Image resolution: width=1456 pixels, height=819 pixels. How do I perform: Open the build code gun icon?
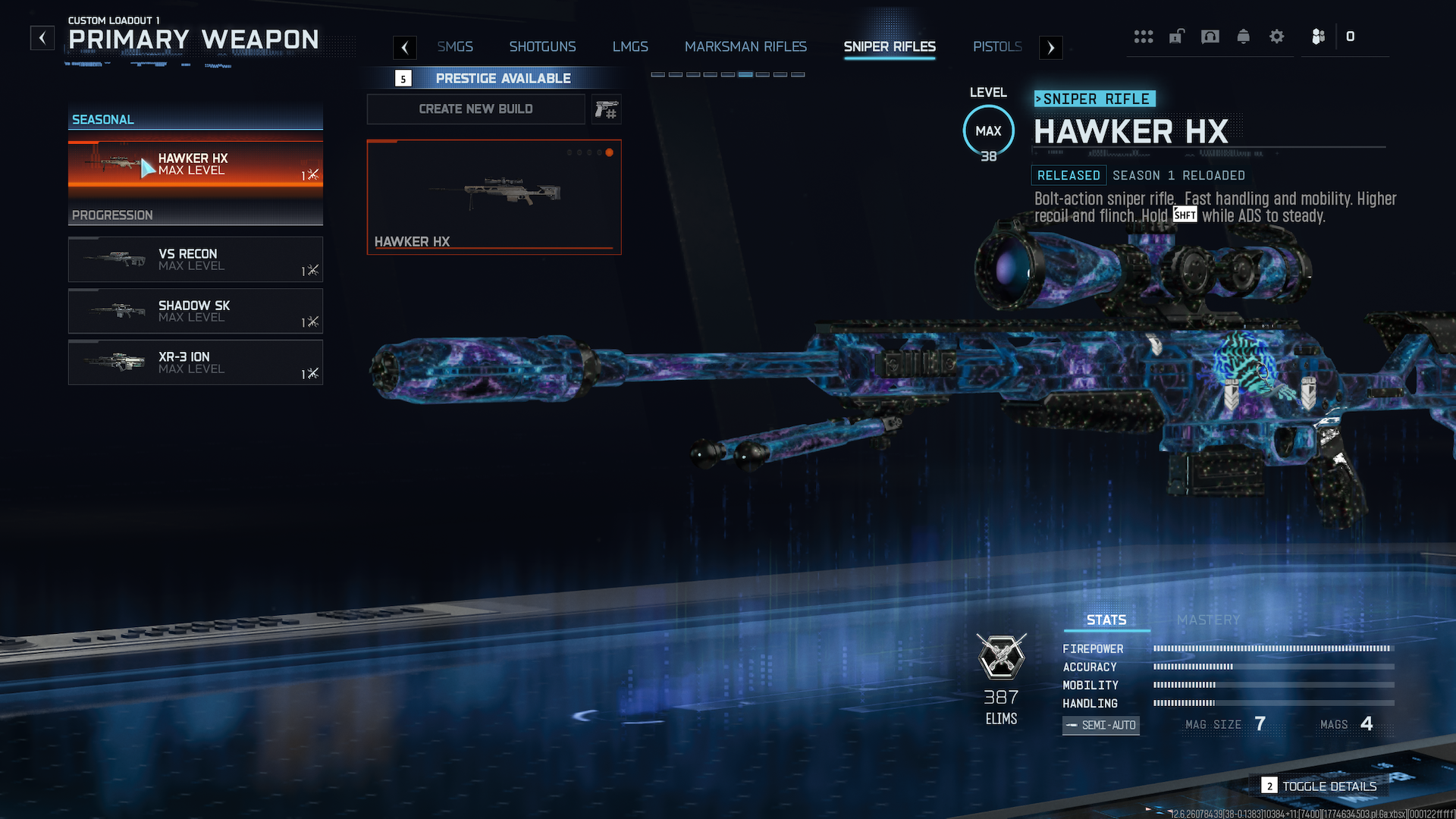click(x=606, y=110)
